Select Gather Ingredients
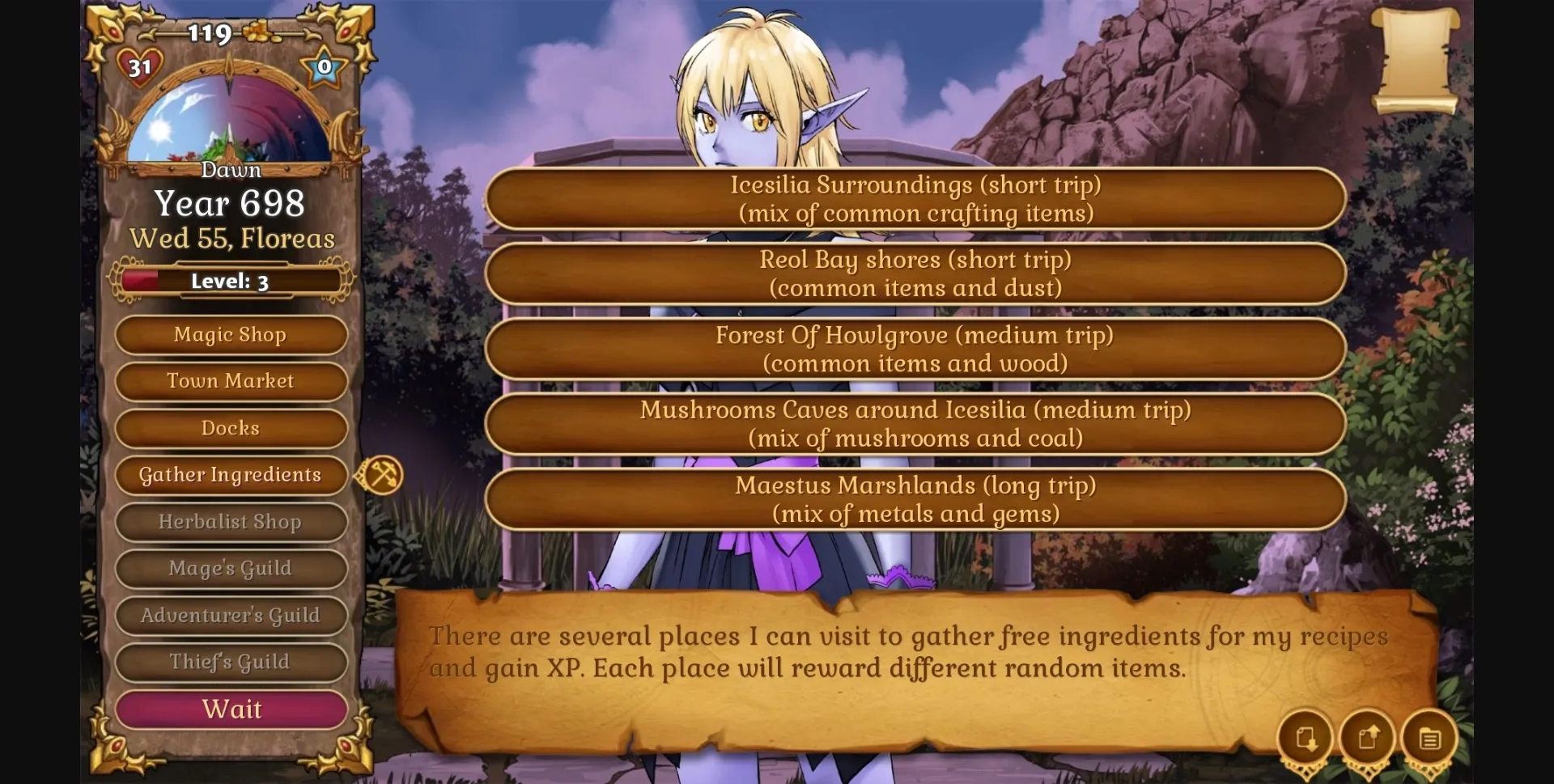The image size is (1554, 784). [231, 475]
